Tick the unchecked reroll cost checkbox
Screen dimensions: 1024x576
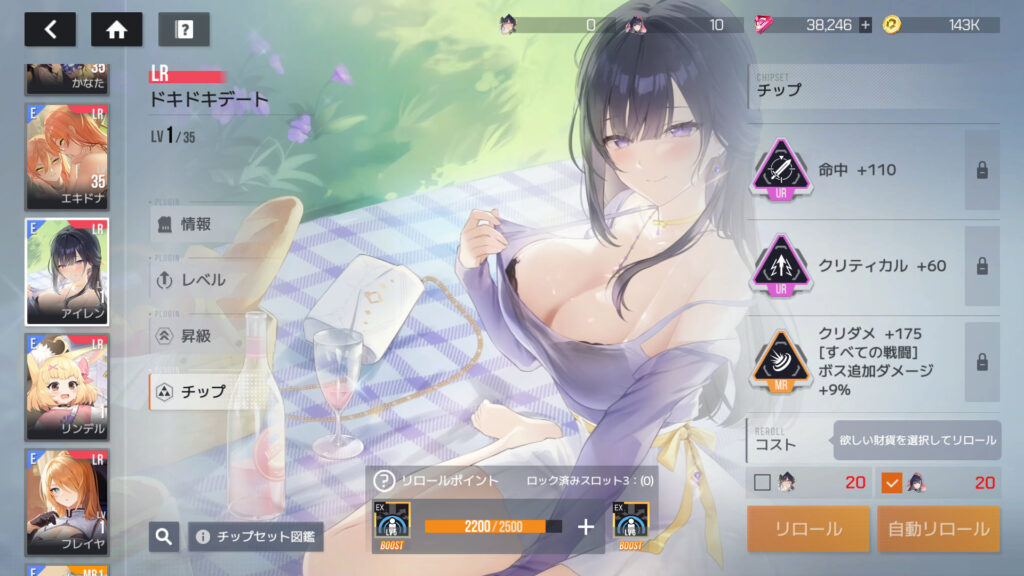(763, 483)
